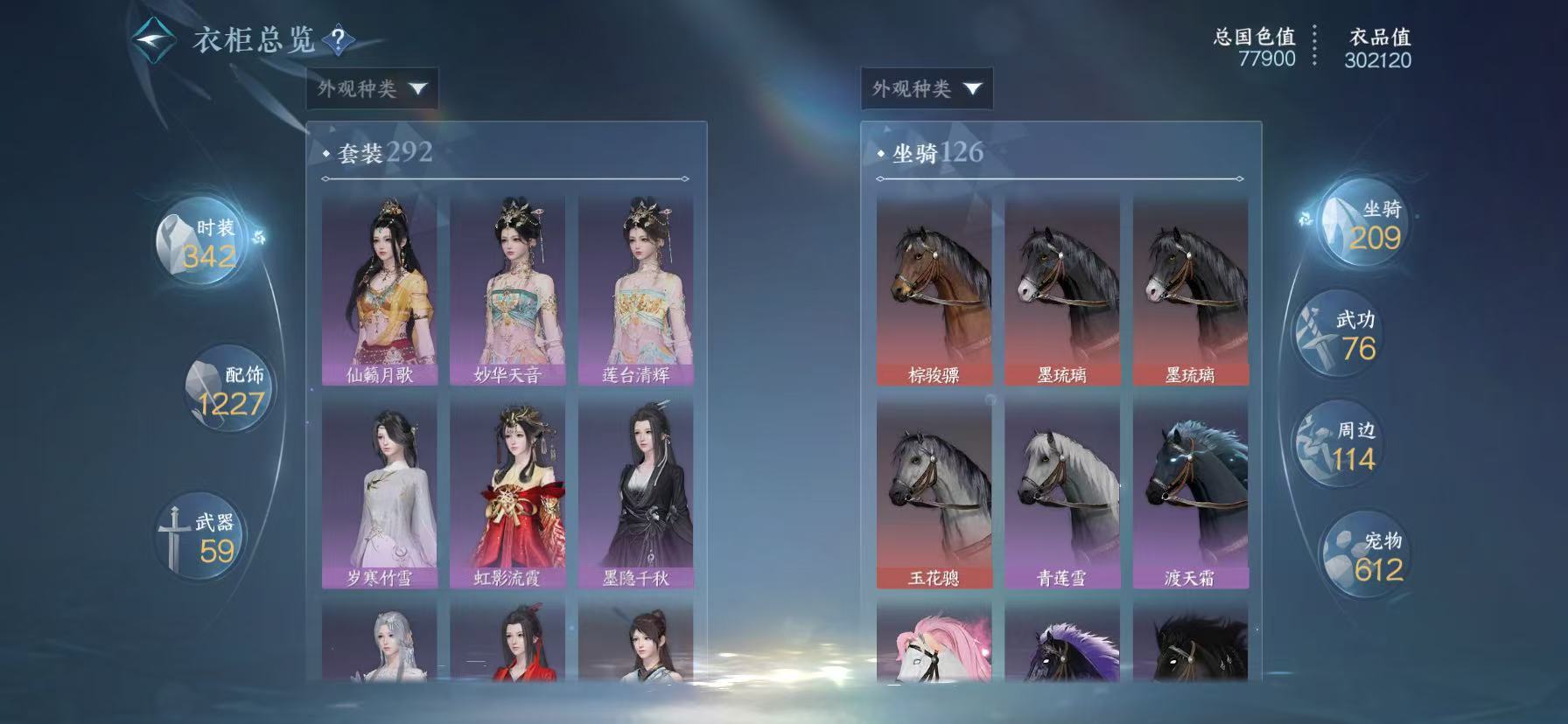Open the 宠物 category
Viewport: 1568px width, 724px height.
pyautogui.click(x=1362, y=556)
